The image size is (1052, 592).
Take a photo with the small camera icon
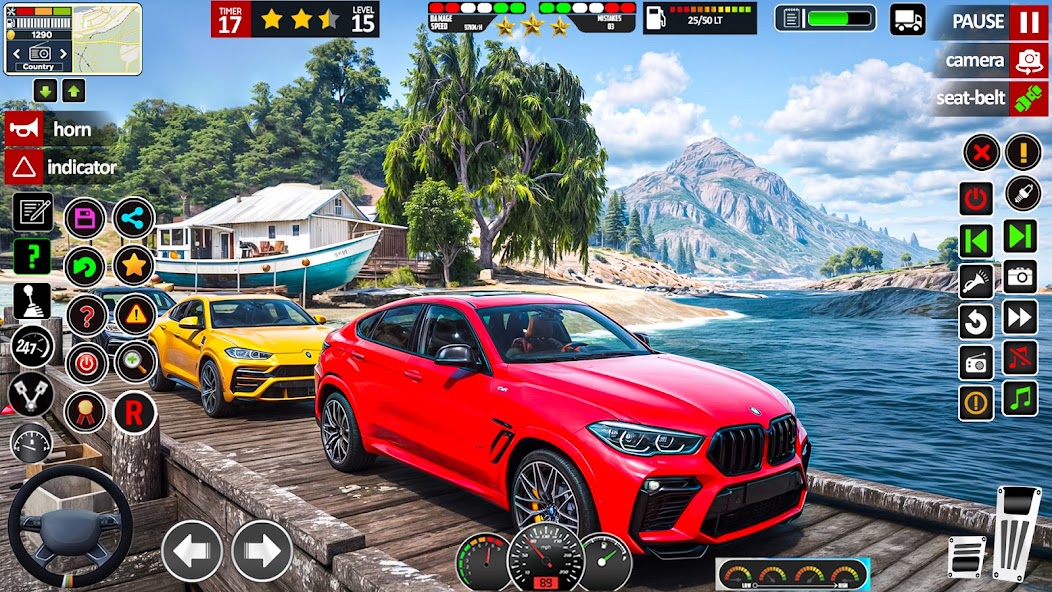click(x=1020, y=276)
